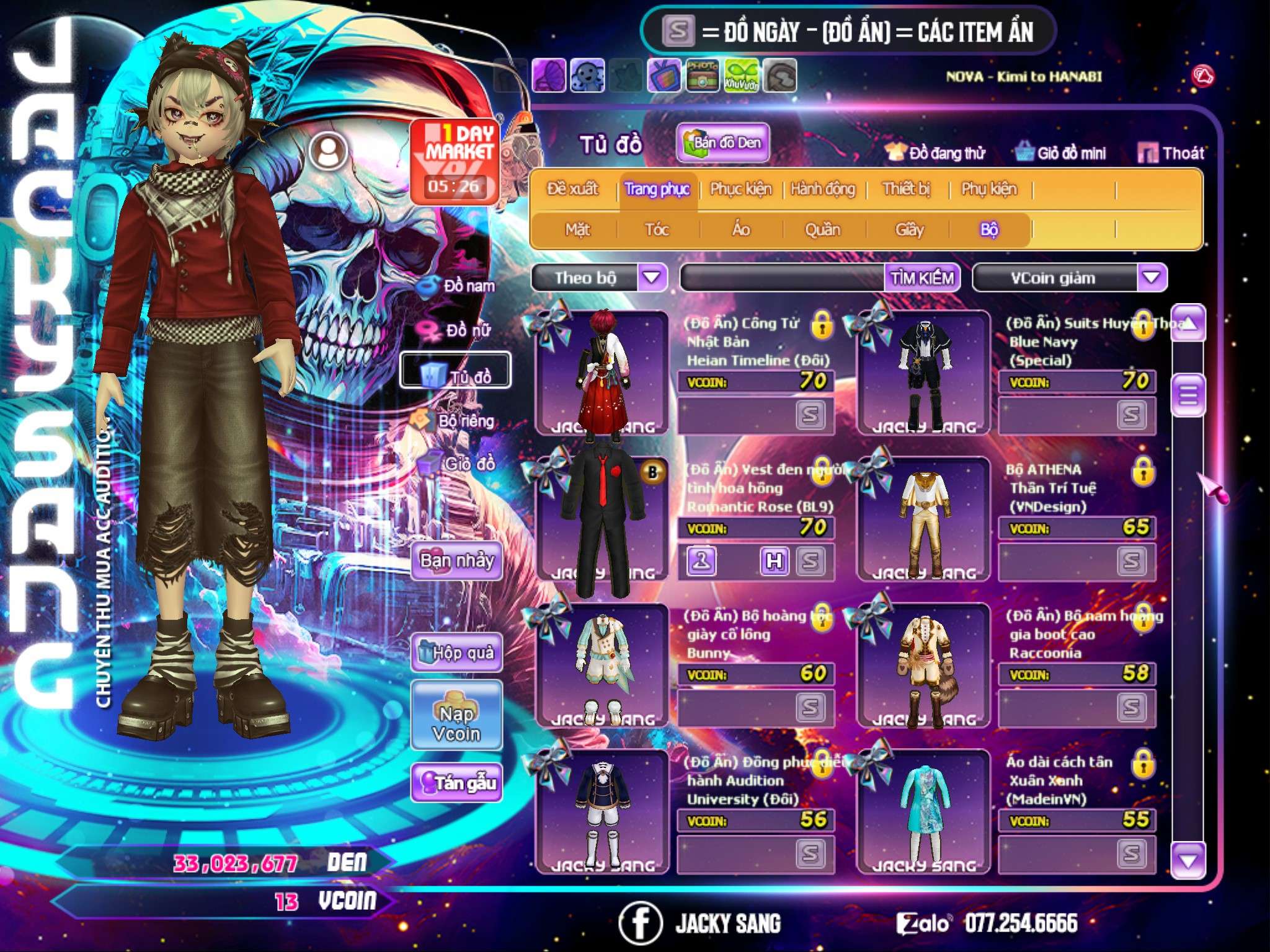Open the Bạn nhảy button
Viewport: 1270px width, 952px height.
pos(457,561)
